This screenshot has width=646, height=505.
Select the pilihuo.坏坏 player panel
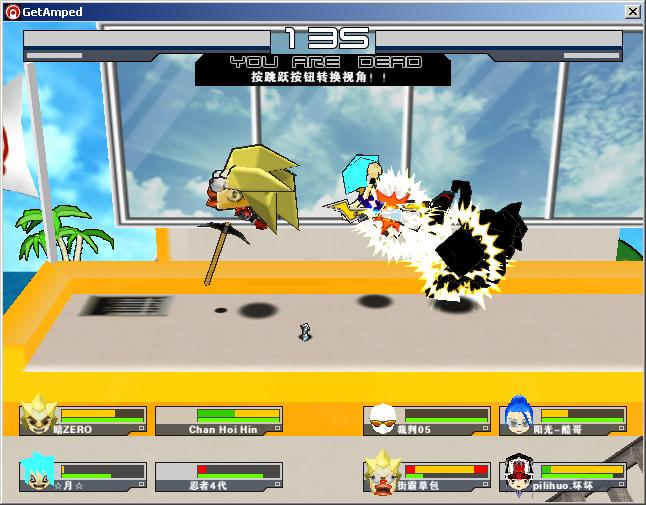tap(563, 476)
